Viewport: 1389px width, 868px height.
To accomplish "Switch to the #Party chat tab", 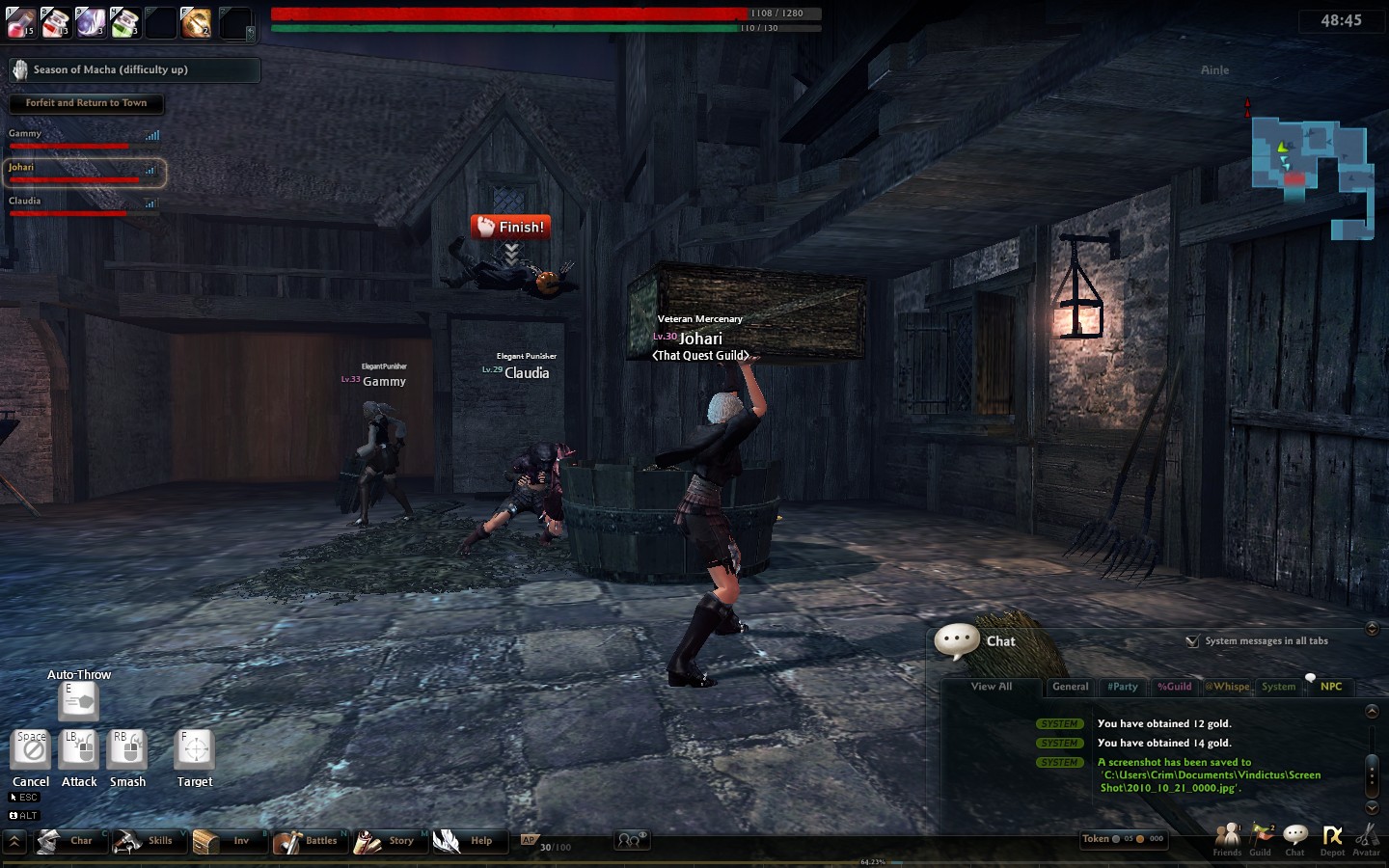I will coord(1122,687).
